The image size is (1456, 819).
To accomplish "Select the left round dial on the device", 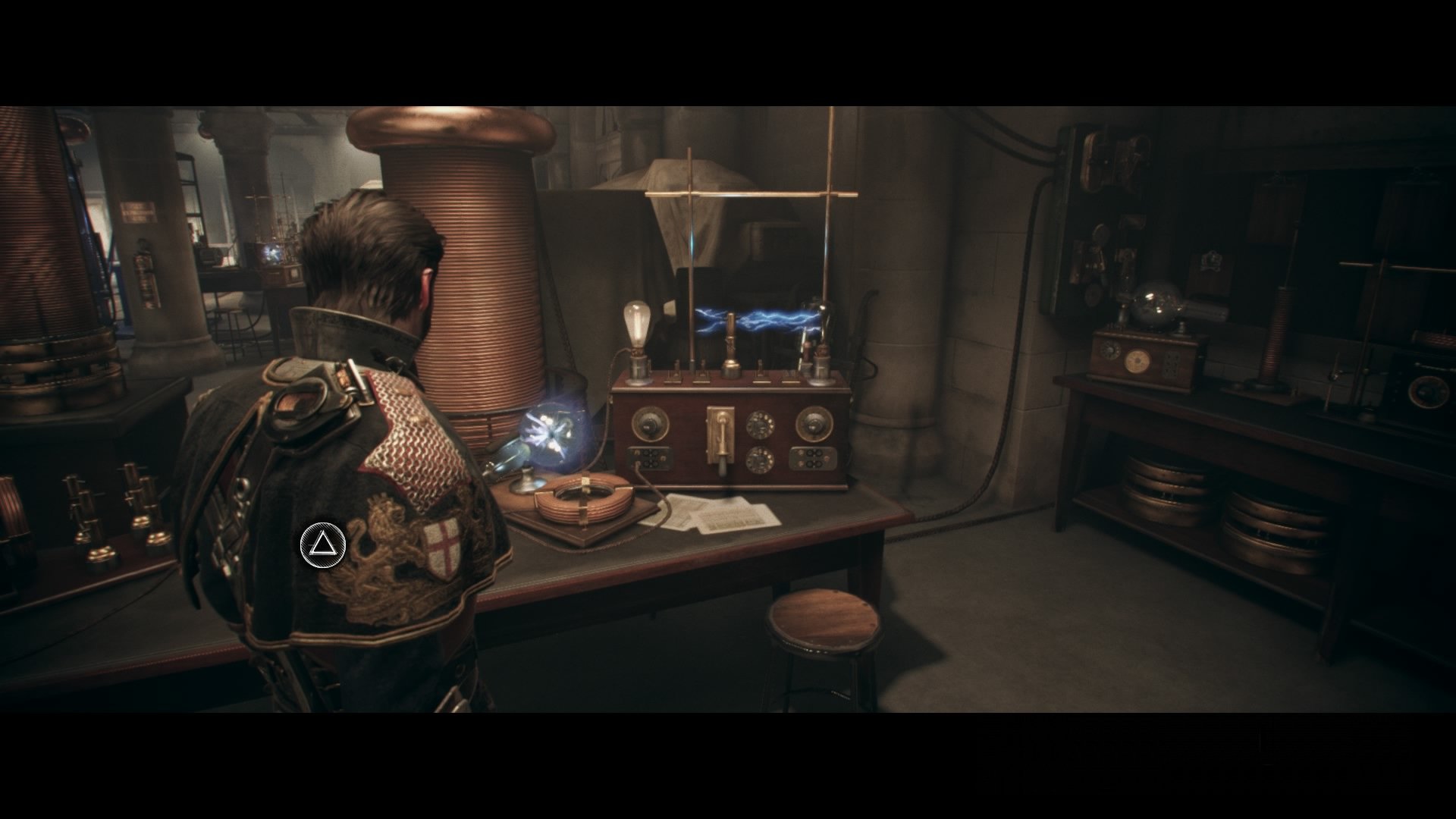I will [x=649, y=423].
